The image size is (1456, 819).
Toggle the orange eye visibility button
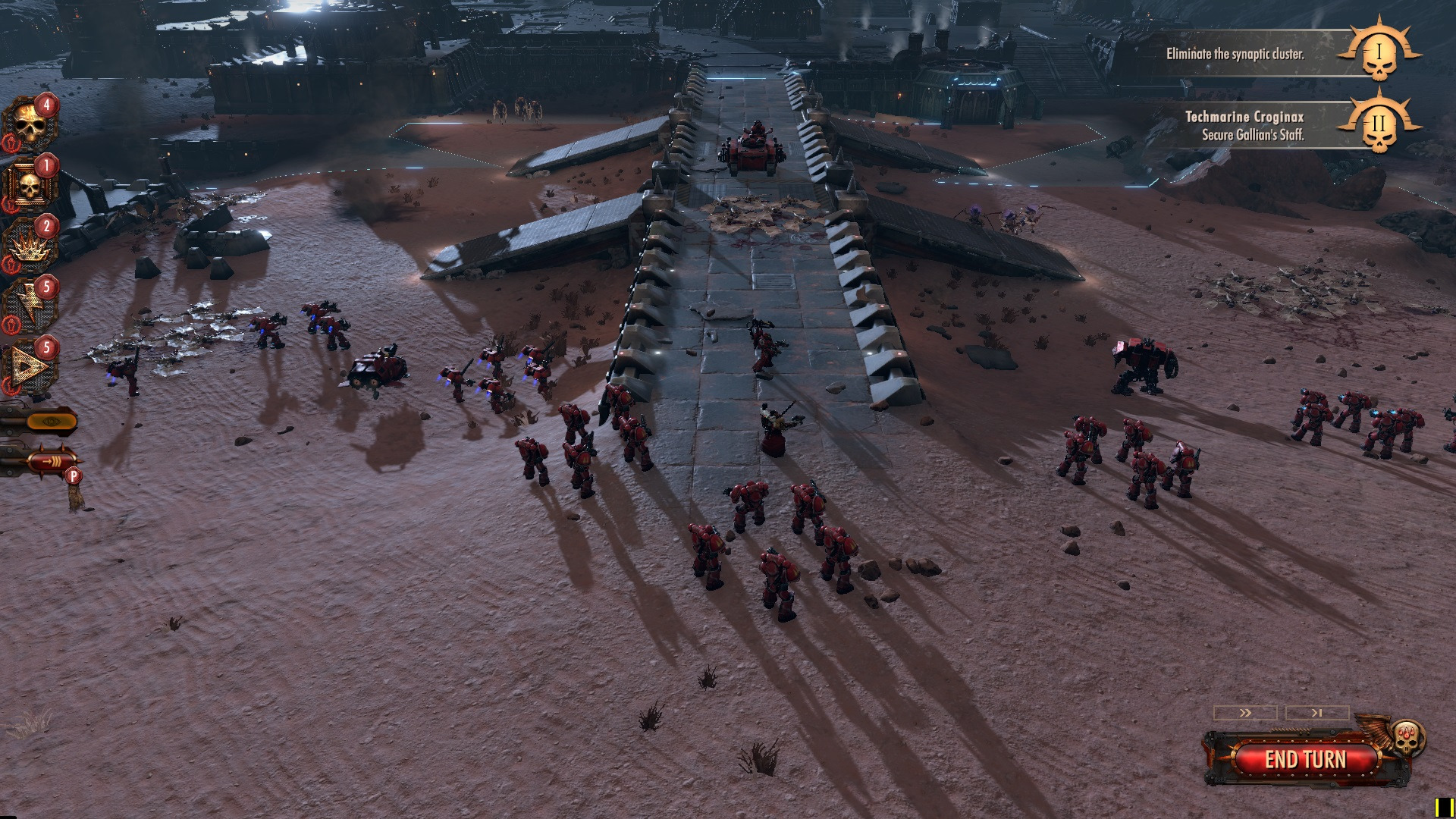[x=51, y=422]
